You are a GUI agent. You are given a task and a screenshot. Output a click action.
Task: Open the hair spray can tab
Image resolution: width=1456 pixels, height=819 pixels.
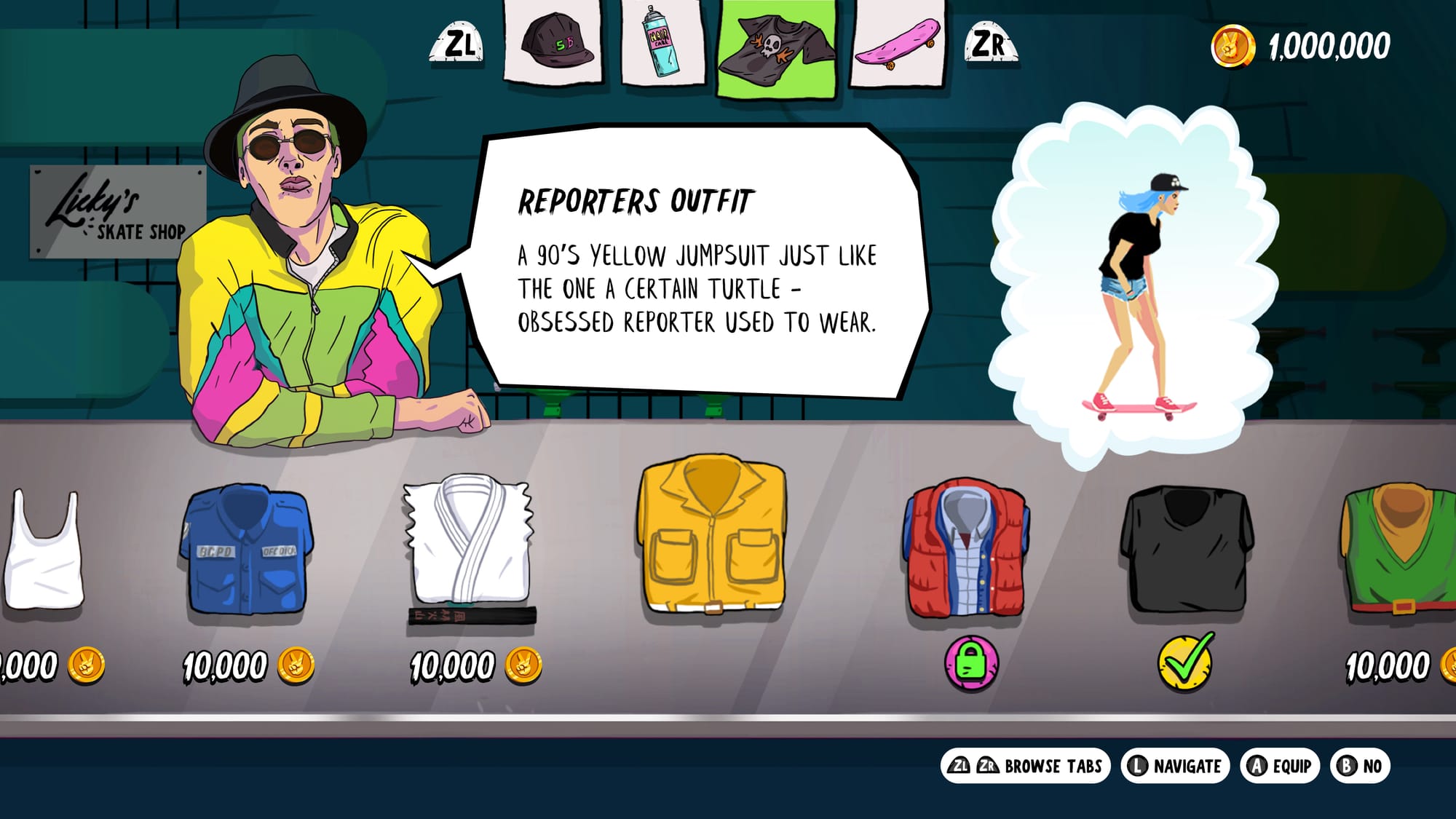[662, 43]
